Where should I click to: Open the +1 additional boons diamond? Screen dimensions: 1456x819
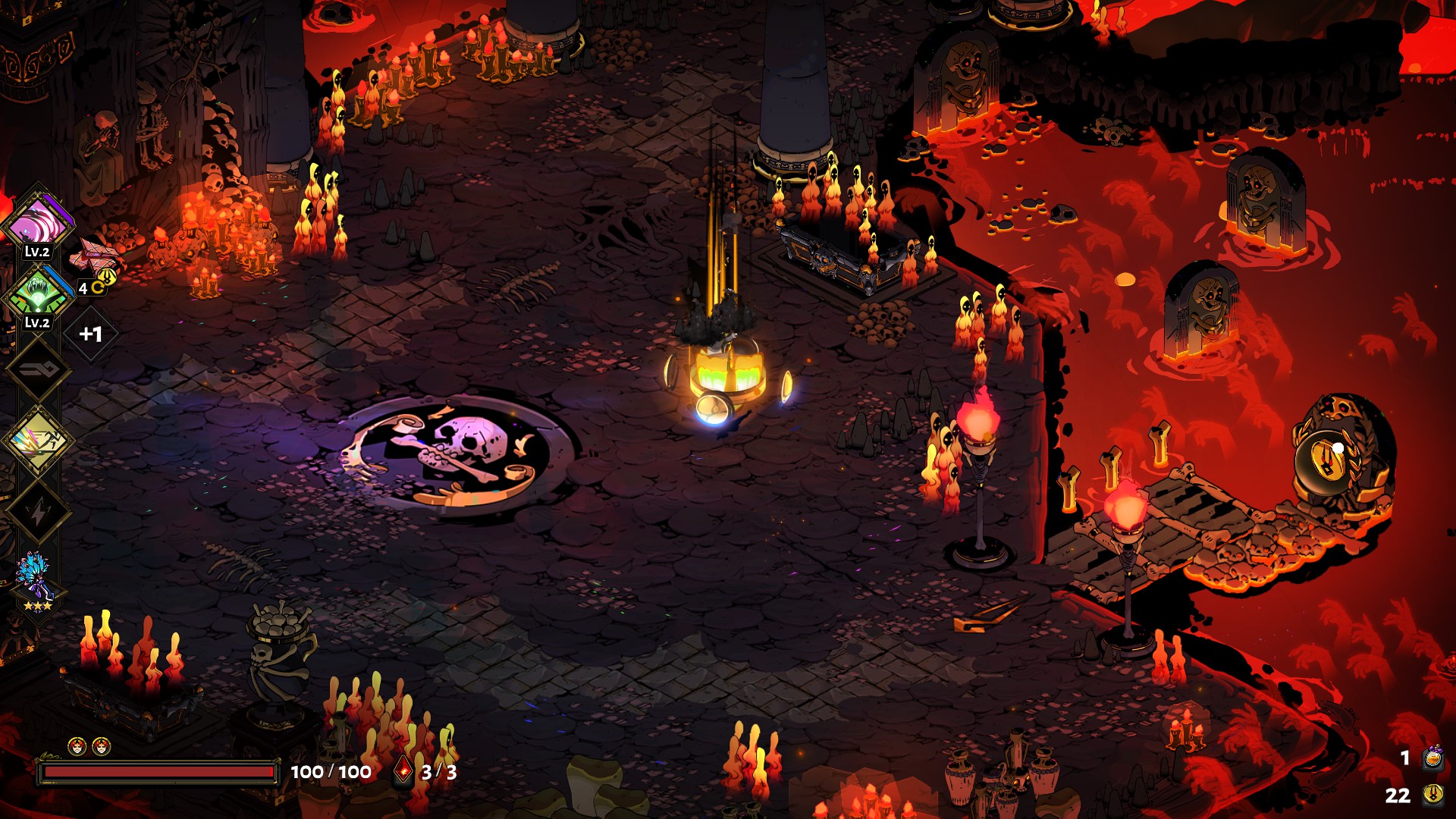91,334
